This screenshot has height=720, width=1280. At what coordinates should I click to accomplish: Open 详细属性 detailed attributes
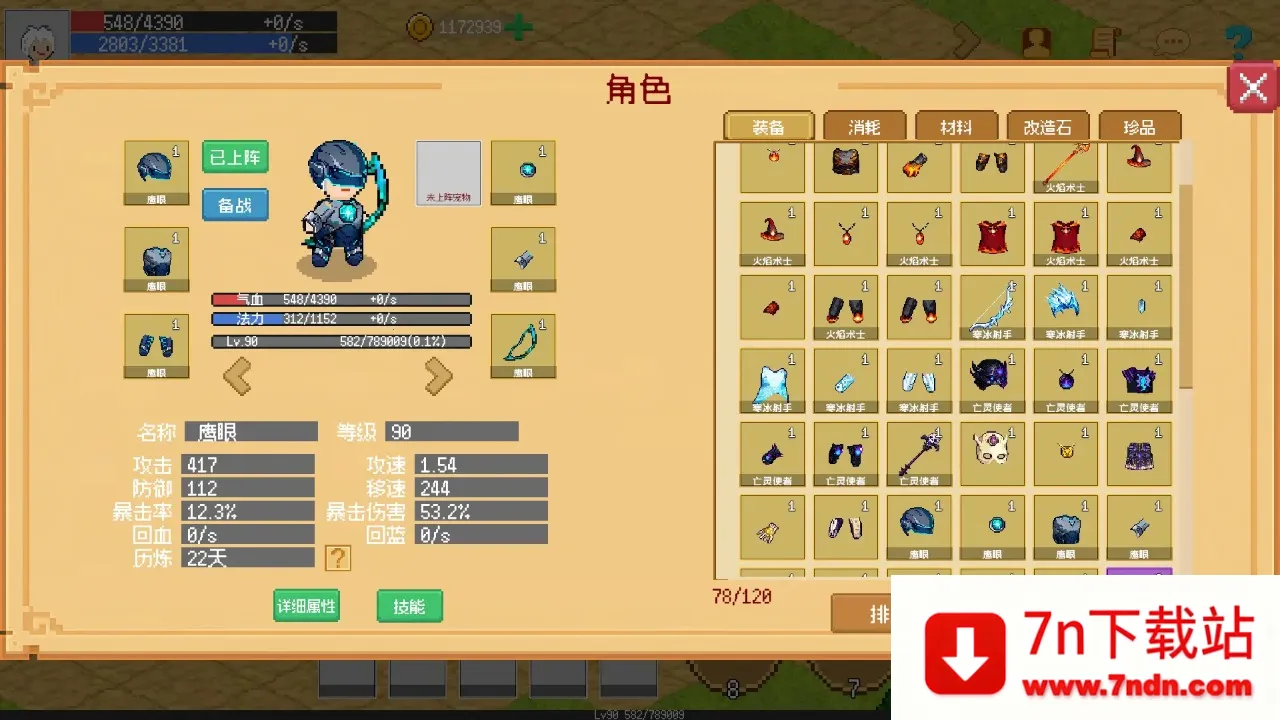pos(306,606)
